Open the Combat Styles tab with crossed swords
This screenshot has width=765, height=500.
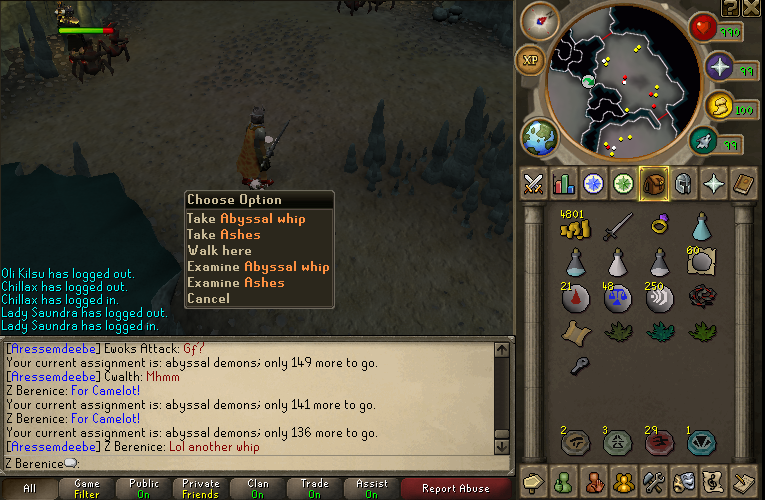[x=533, y=183]
